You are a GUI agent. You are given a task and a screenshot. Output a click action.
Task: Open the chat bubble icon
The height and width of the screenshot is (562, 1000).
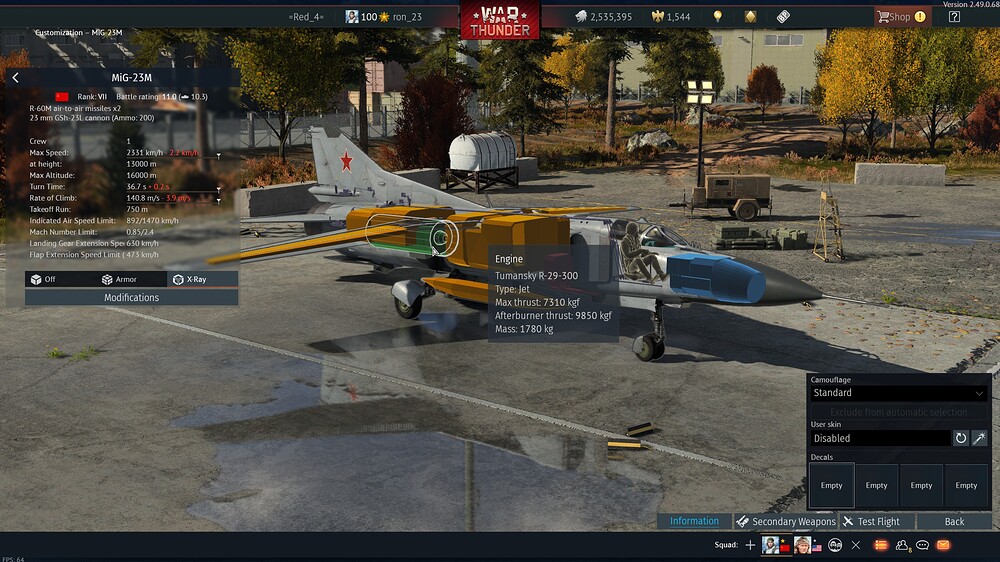pos(922,545)
